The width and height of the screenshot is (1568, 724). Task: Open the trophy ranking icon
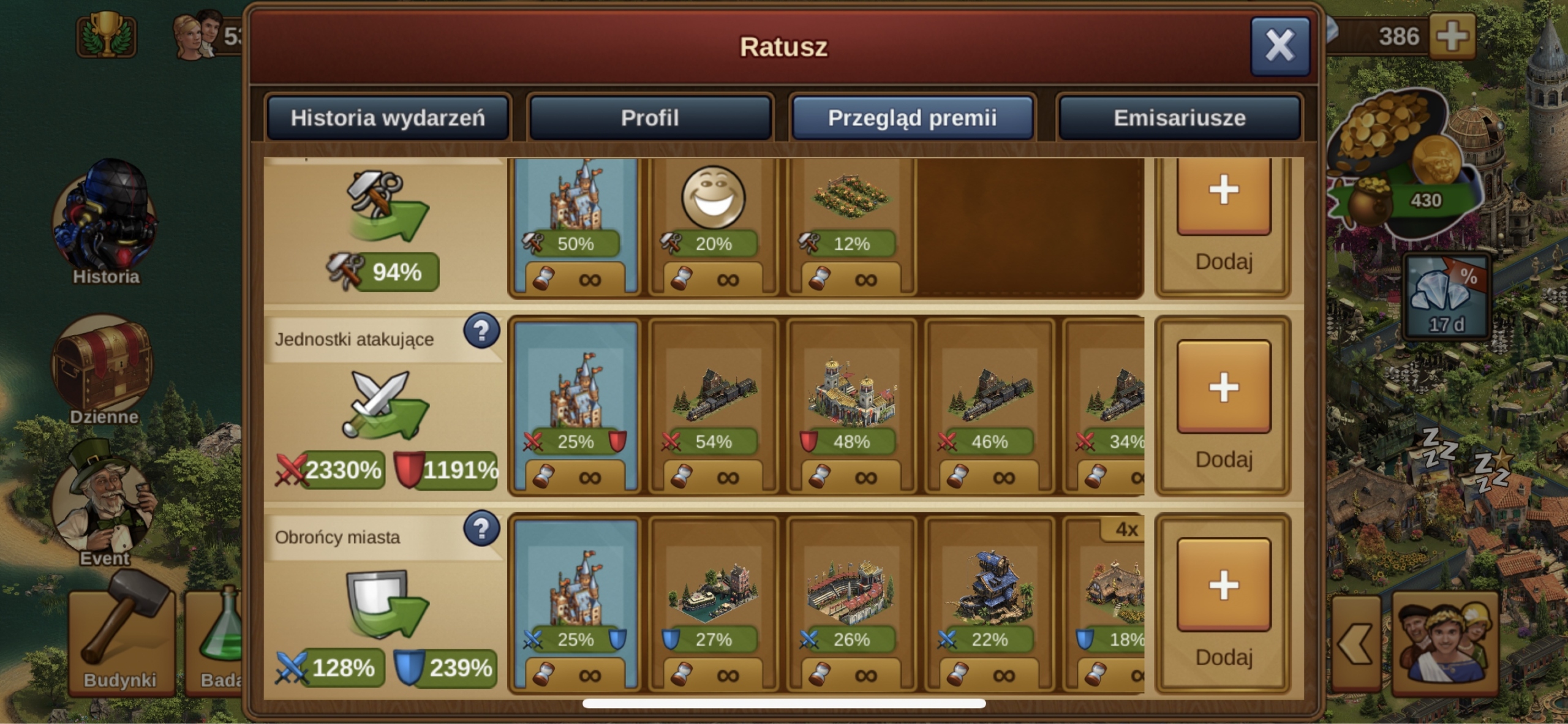pyautogui.click(x=107, y=36)
